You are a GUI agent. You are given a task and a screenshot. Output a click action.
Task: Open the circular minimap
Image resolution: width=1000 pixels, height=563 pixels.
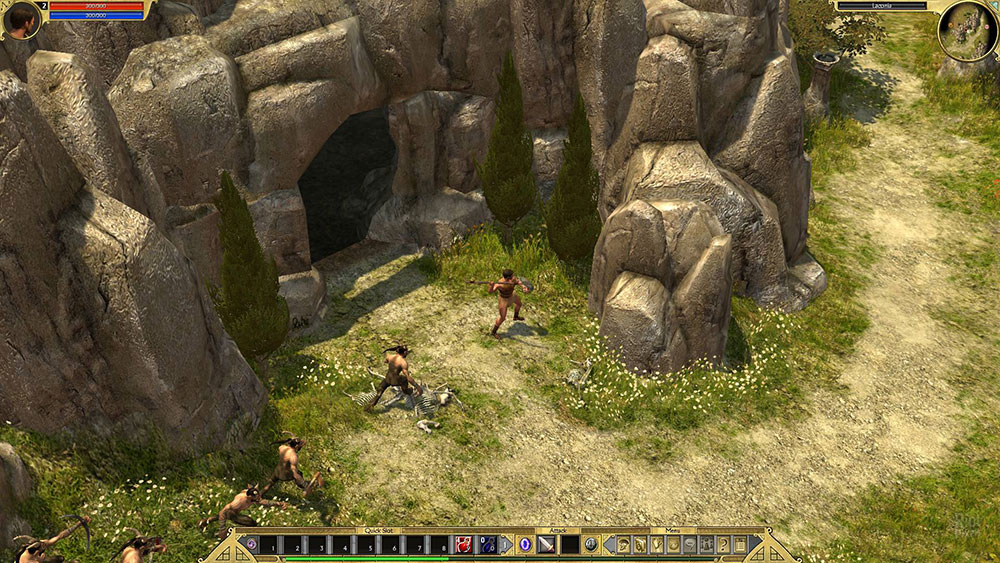click(x=967, y=31)
